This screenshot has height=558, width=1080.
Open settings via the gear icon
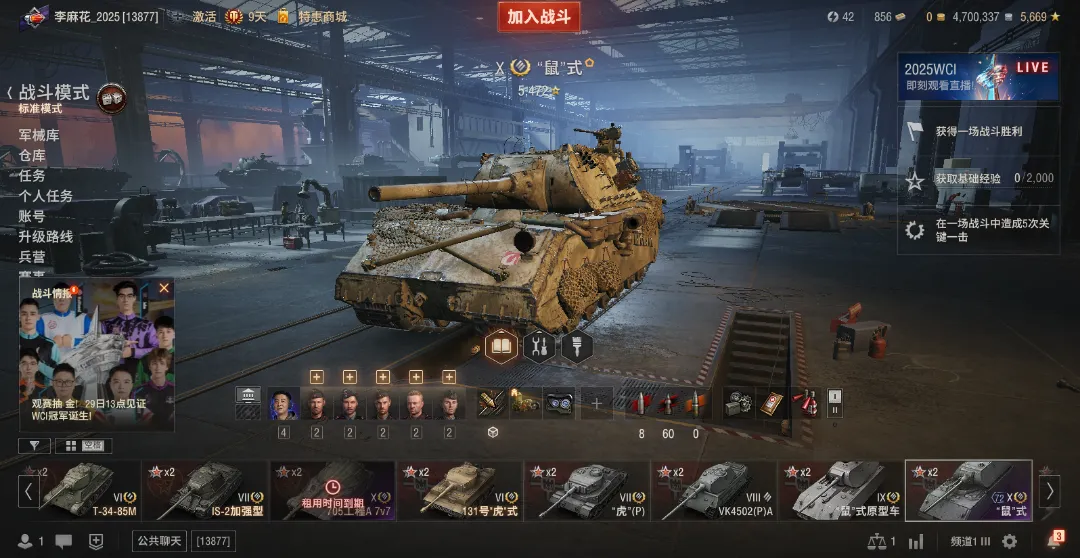click(x=1010, y=541)
